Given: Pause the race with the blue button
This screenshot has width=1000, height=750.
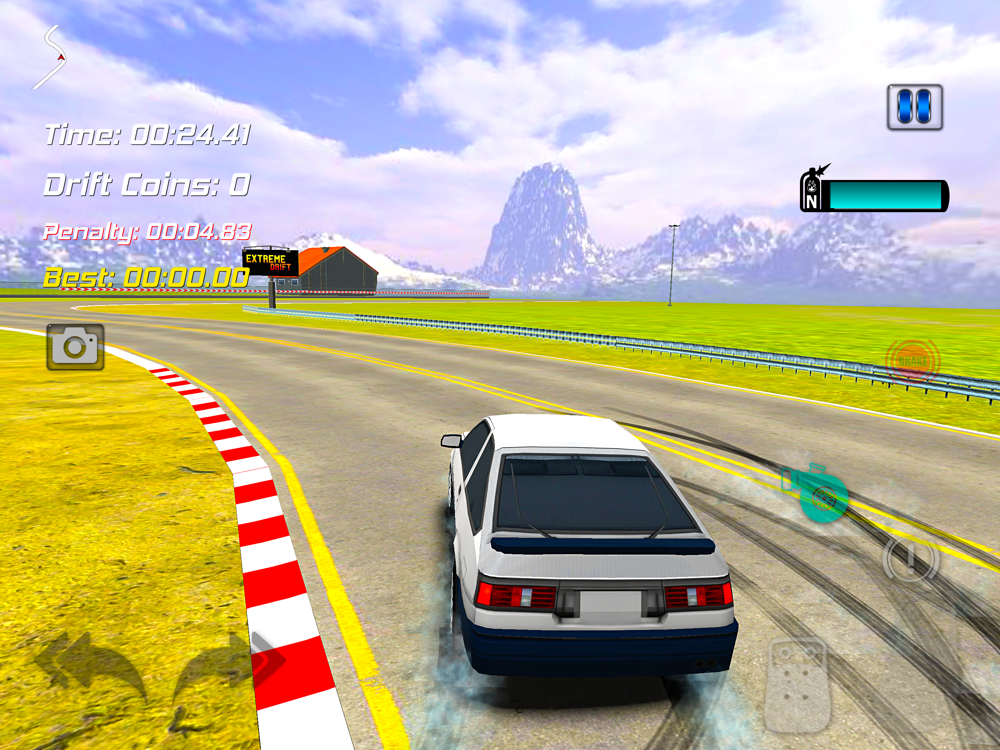Looking at the screenshot, I should click(x=915, y=107).
